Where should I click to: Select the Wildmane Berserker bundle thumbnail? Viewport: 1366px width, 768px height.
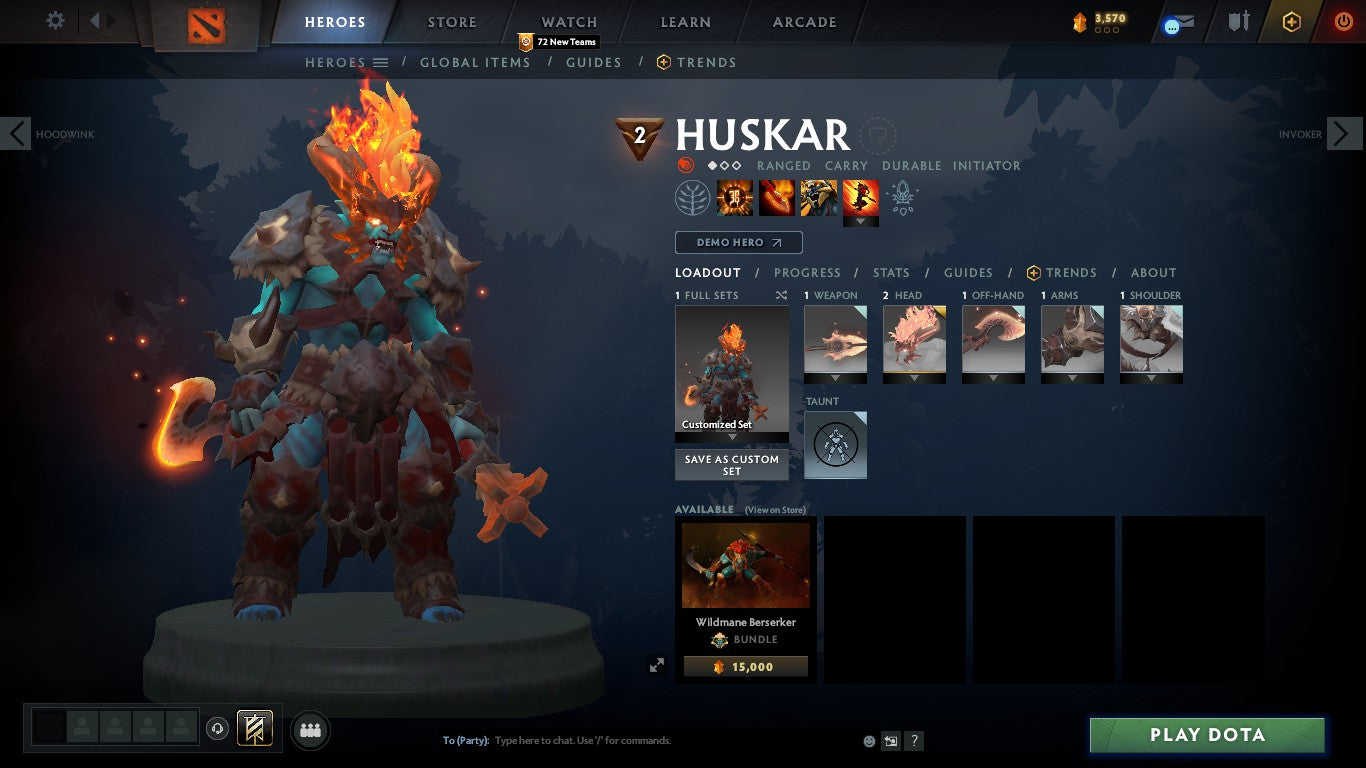(x=745, y=566)
